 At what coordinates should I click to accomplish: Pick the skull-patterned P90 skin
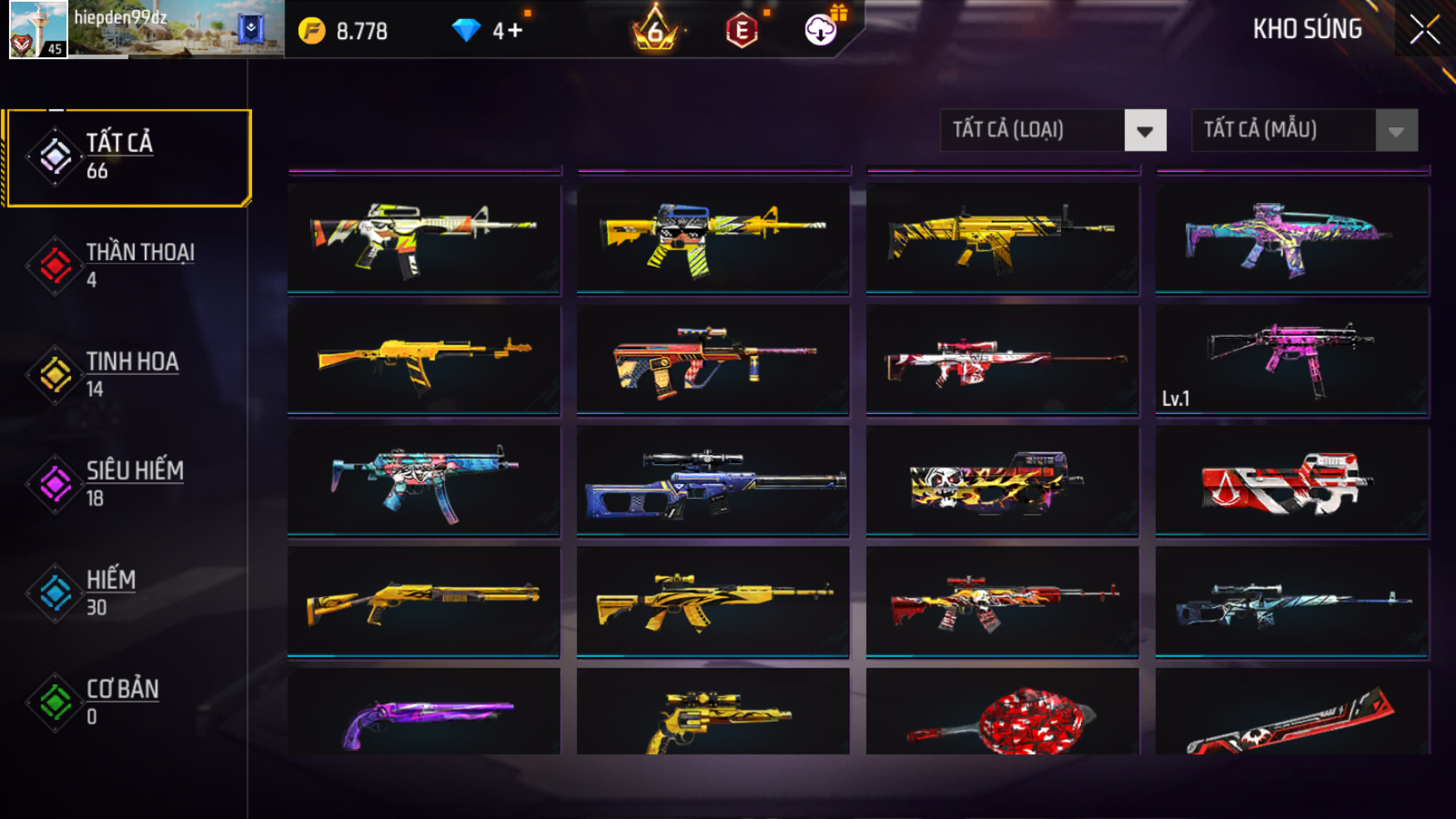pyautogui.click(x=1002, y=481)
